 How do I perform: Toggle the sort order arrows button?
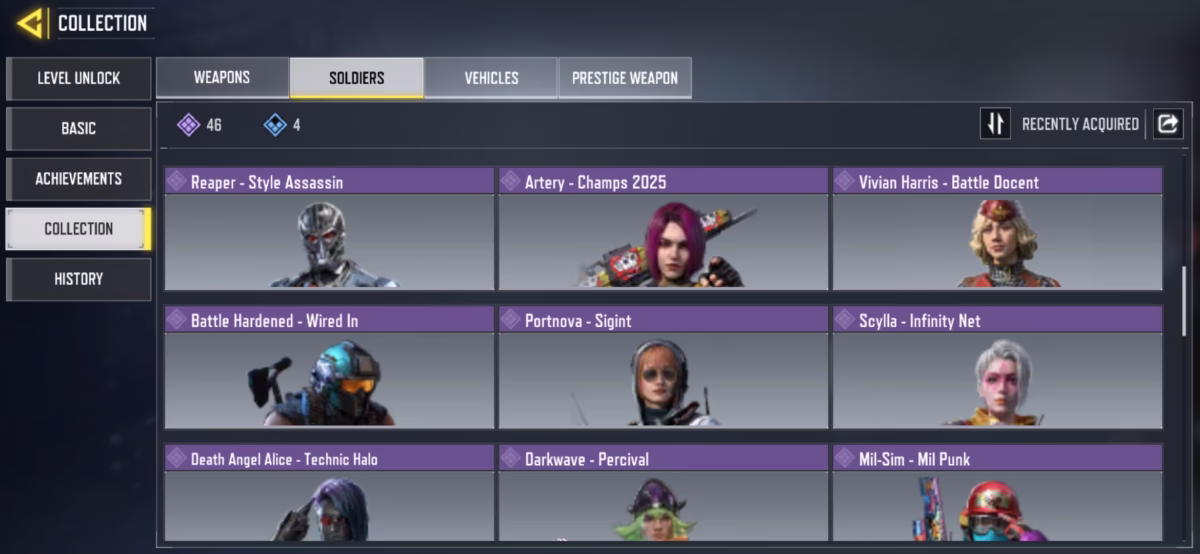coord(995,124)
